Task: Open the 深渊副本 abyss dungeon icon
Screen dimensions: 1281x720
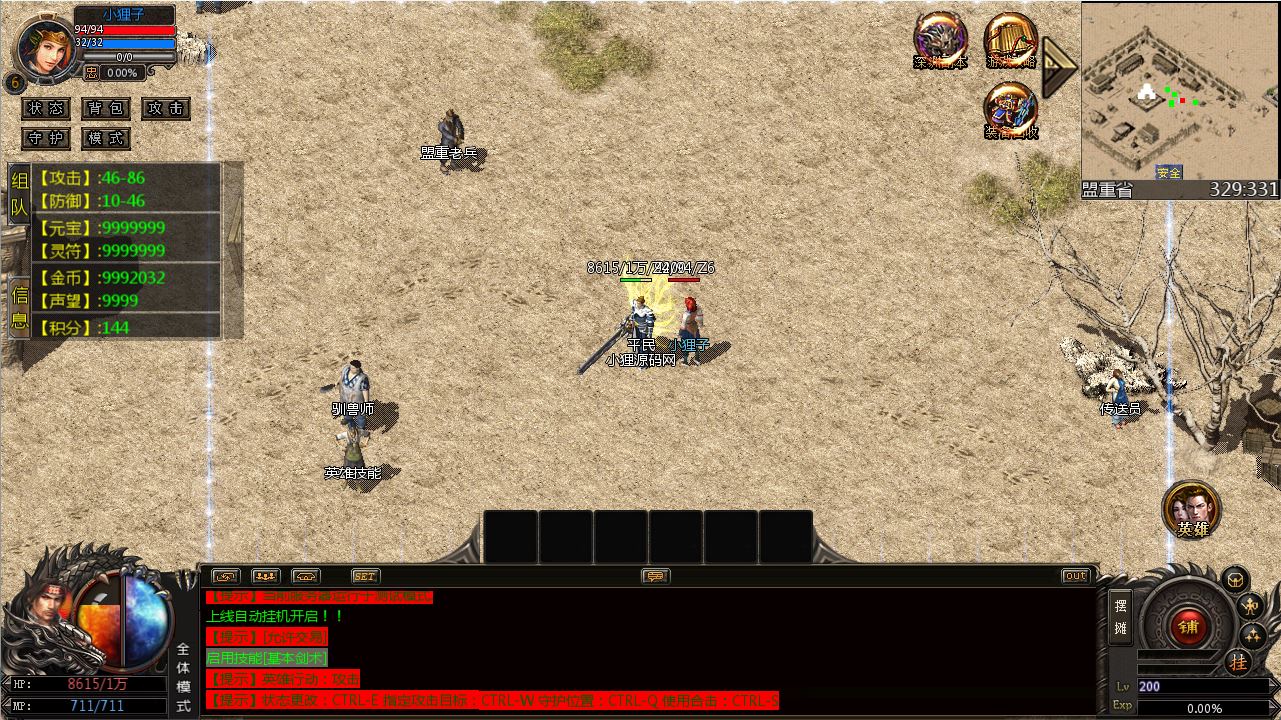Action: (940, 41)
